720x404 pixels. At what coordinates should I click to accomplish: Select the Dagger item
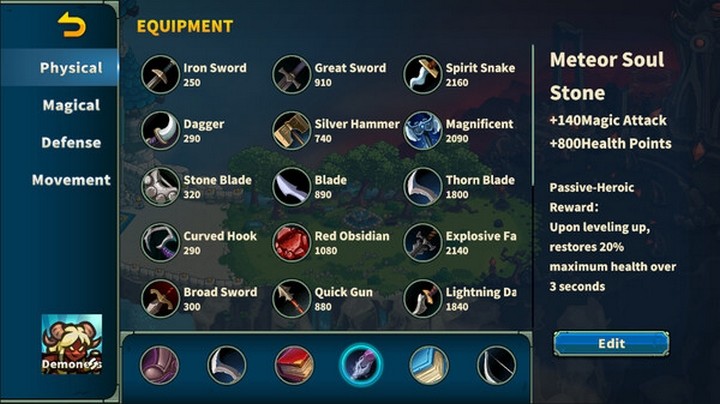click(x=161, y=130)
